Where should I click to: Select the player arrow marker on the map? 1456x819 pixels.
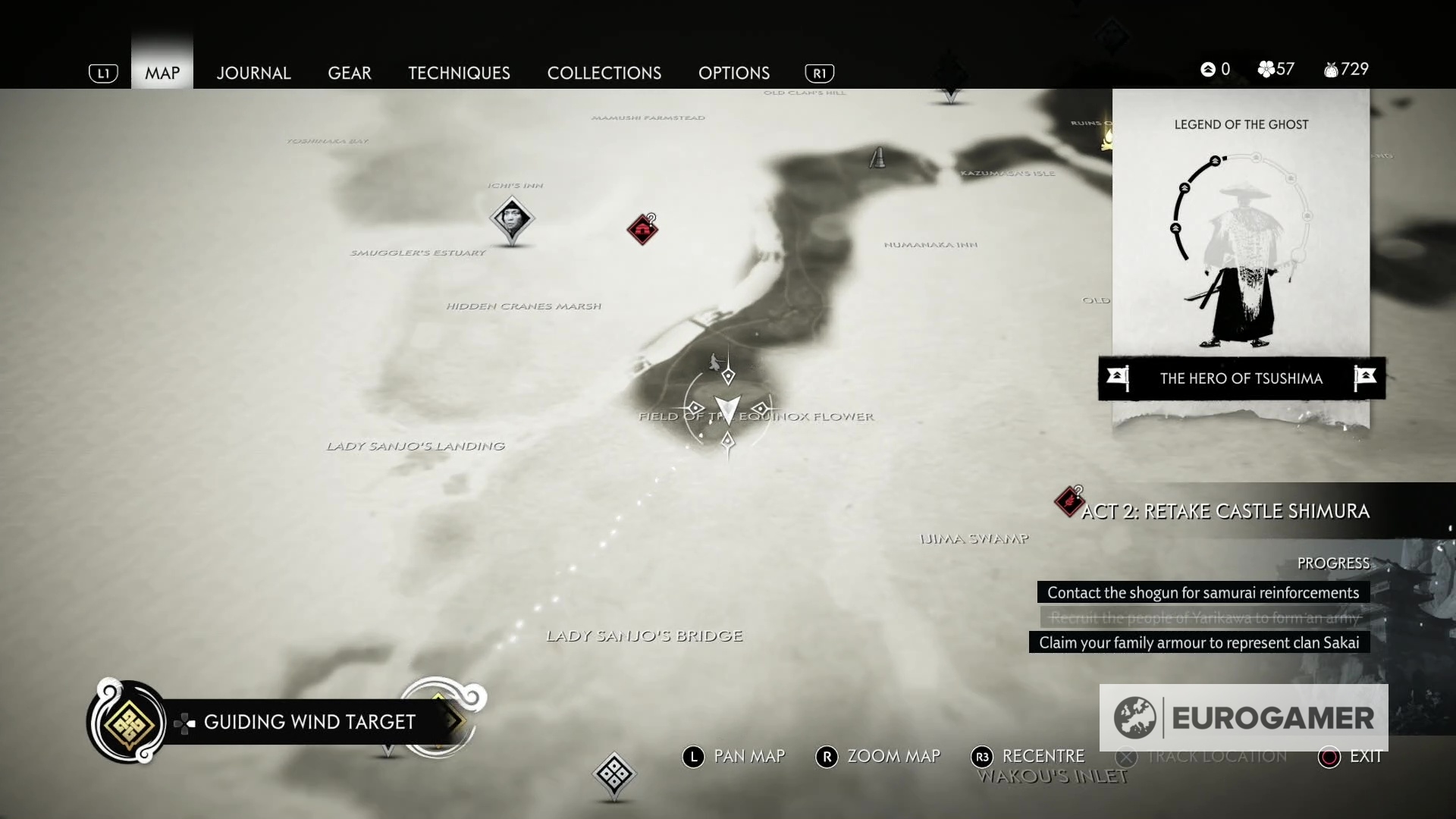coord(727,409)
